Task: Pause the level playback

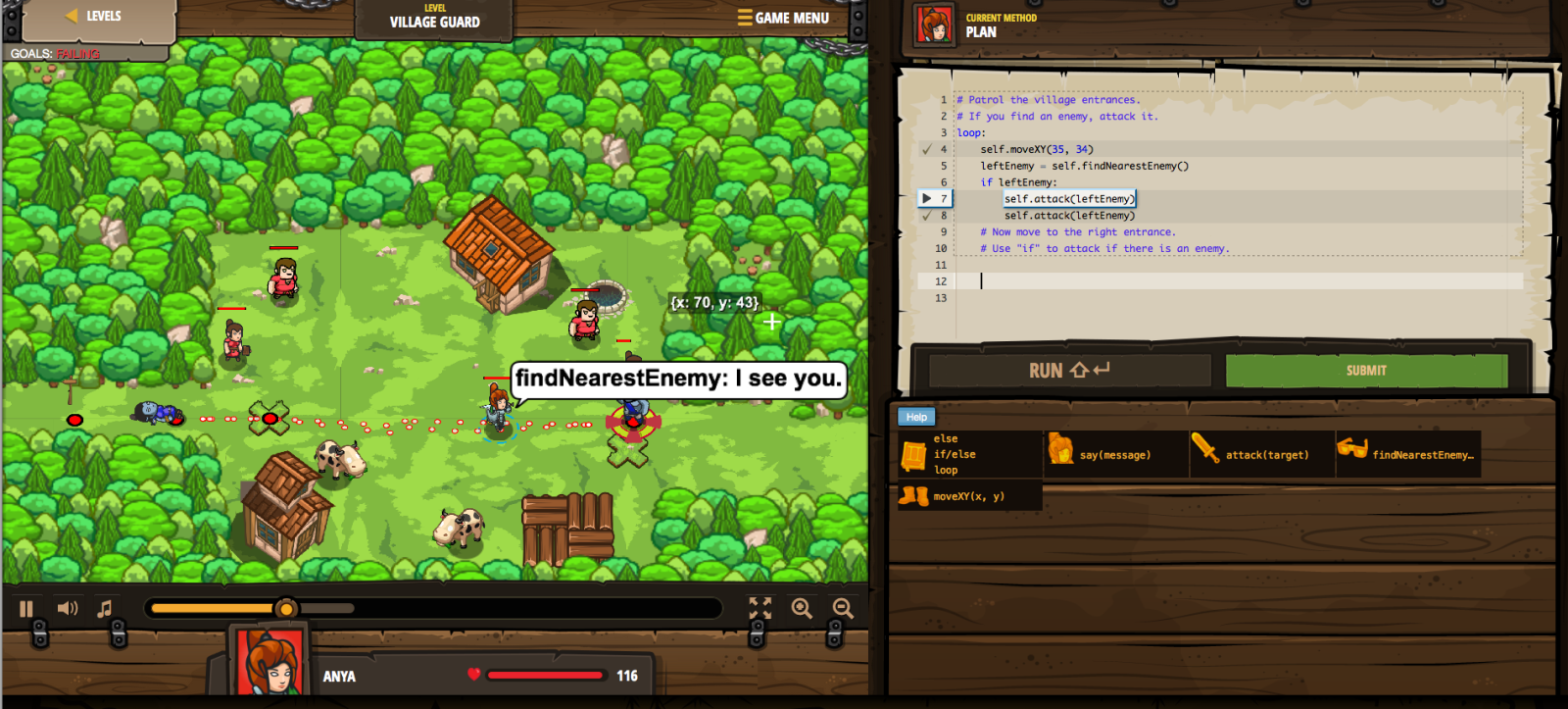Action: coord(27,608)
